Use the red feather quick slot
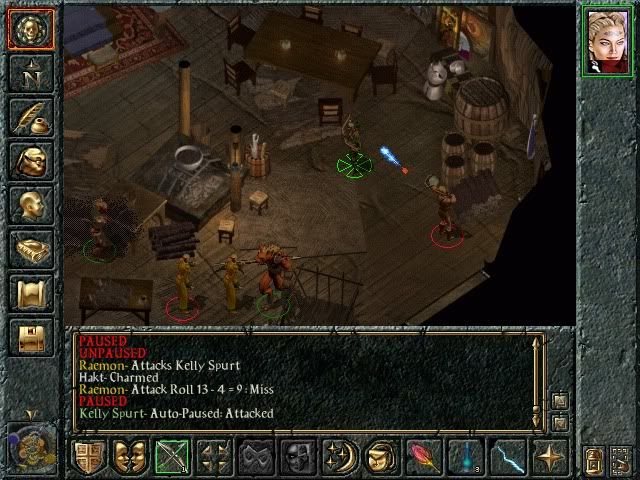The height and width of the screenshot is (480, 640). 423,457
